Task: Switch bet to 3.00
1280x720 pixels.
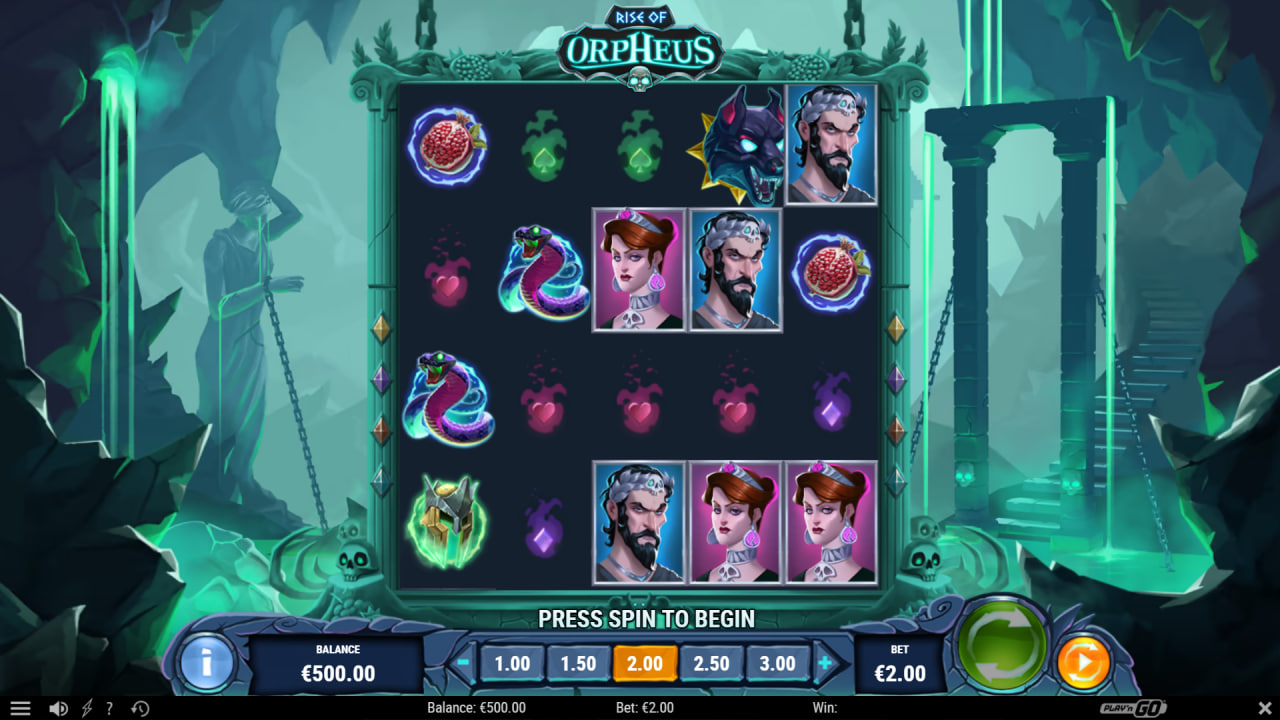Action: tap(778, 662)
